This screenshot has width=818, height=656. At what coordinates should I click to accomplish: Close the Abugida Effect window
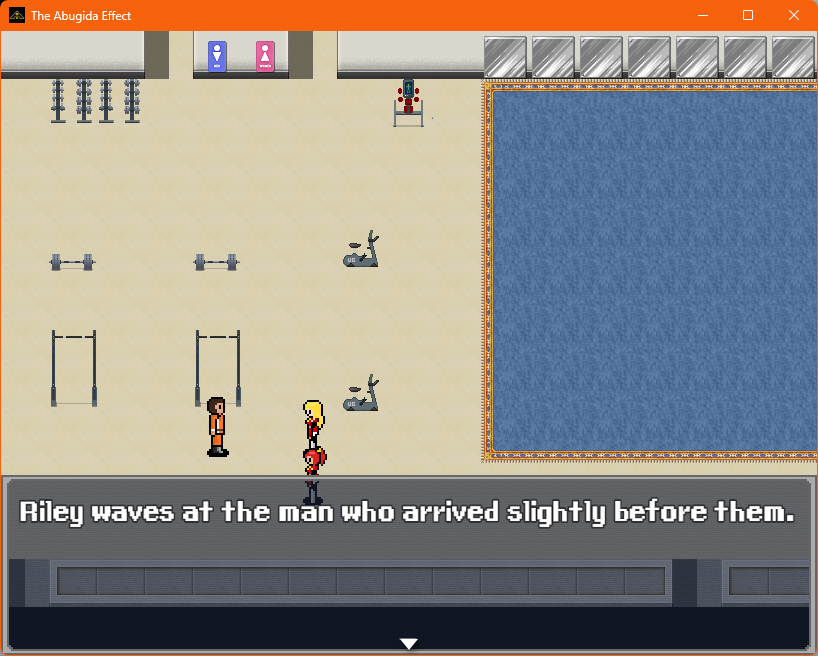(x=793, y=16)
